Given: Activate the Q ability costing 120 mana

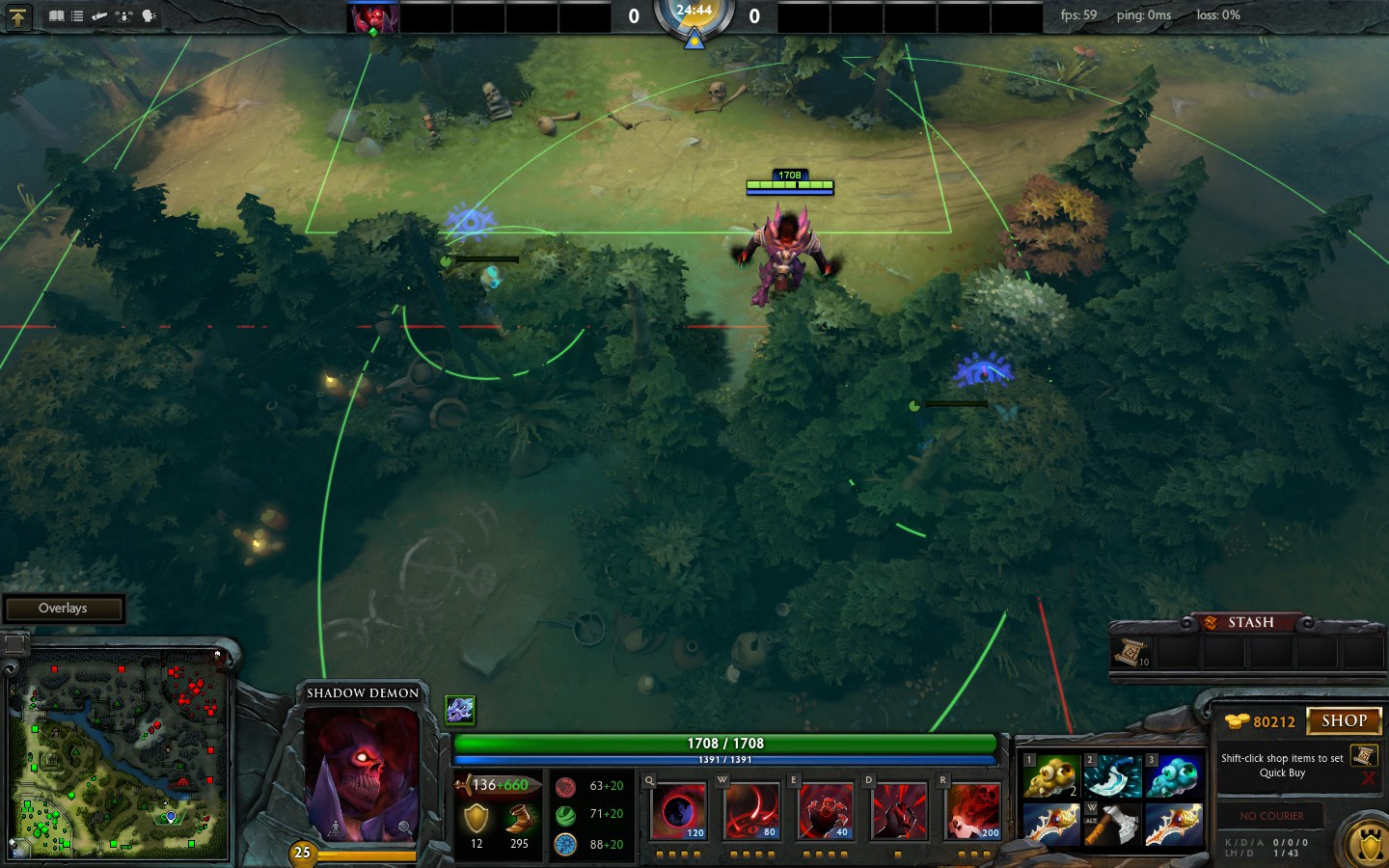Looking at the screenshot, I should click(679, 811).
